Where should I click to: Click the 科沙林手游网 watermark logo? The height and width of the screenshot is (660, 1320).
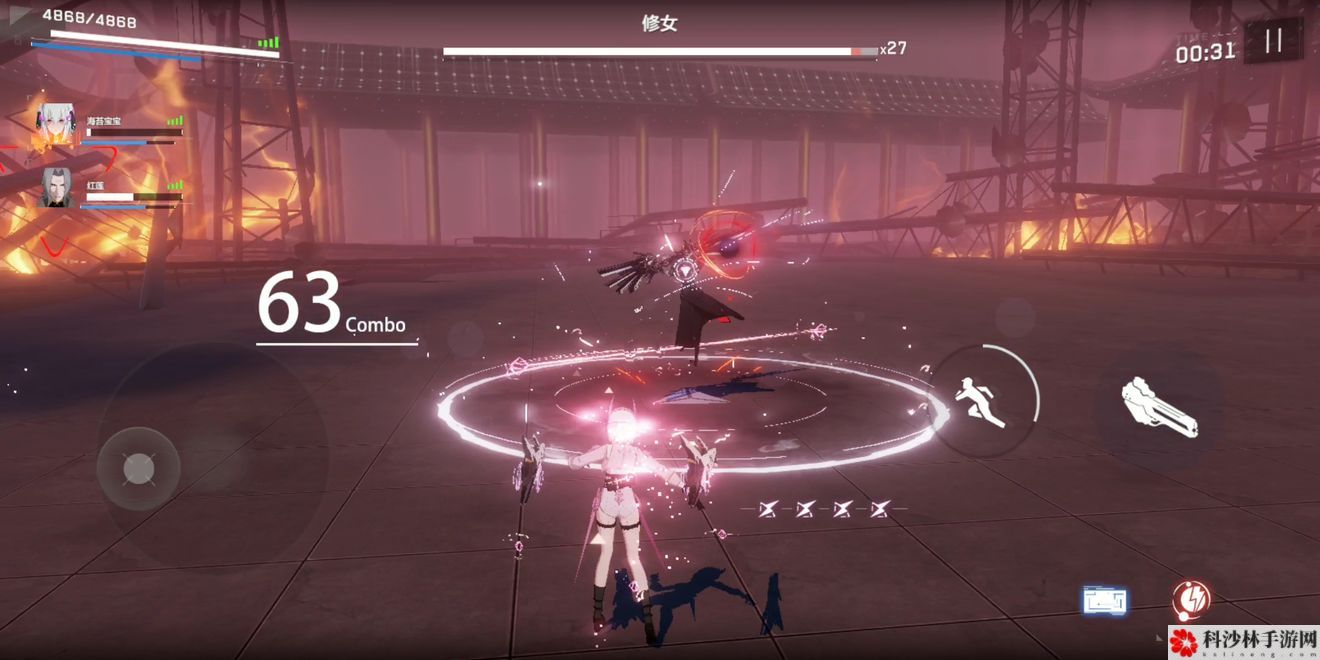(1242, 641)
